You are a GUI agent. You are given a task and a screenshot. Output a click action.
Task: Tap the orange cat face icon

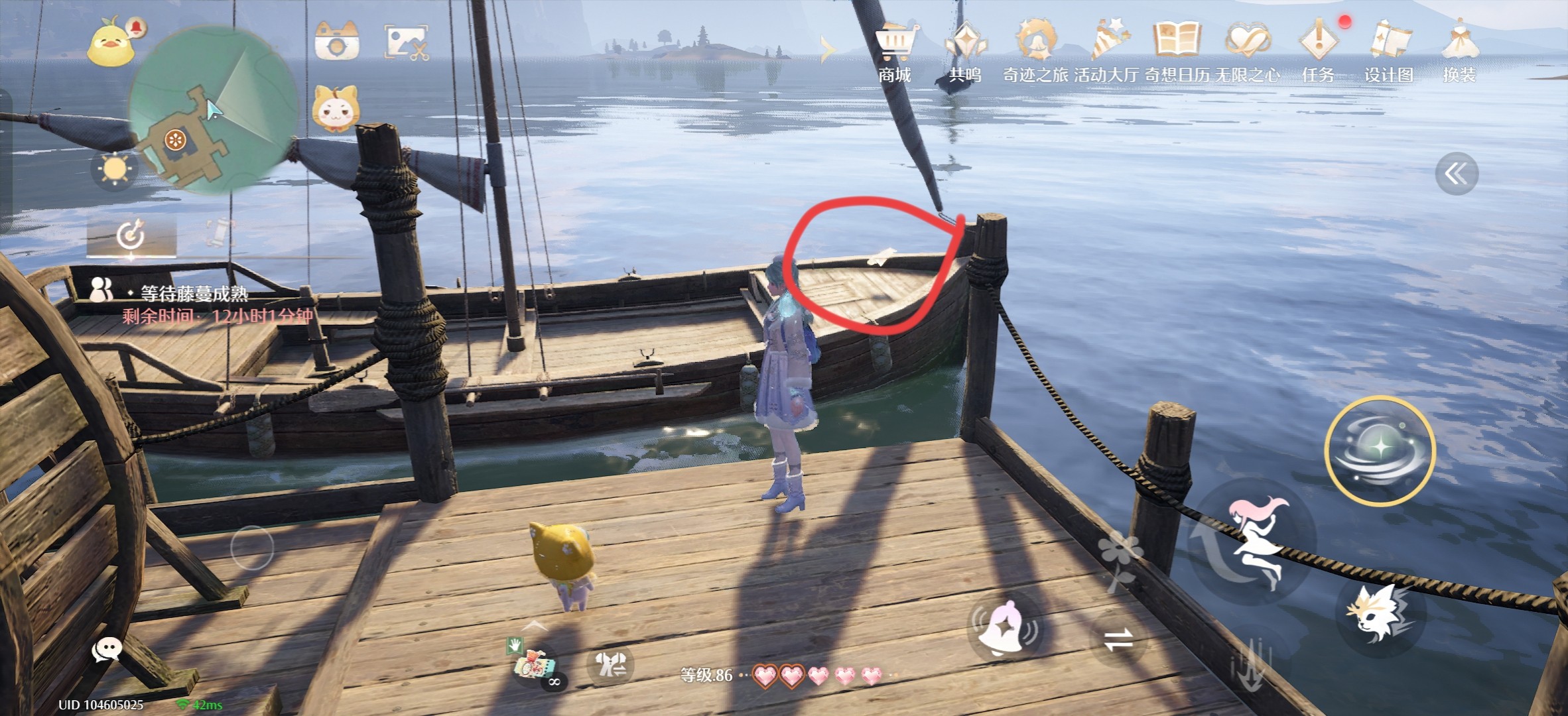point(336,109)
